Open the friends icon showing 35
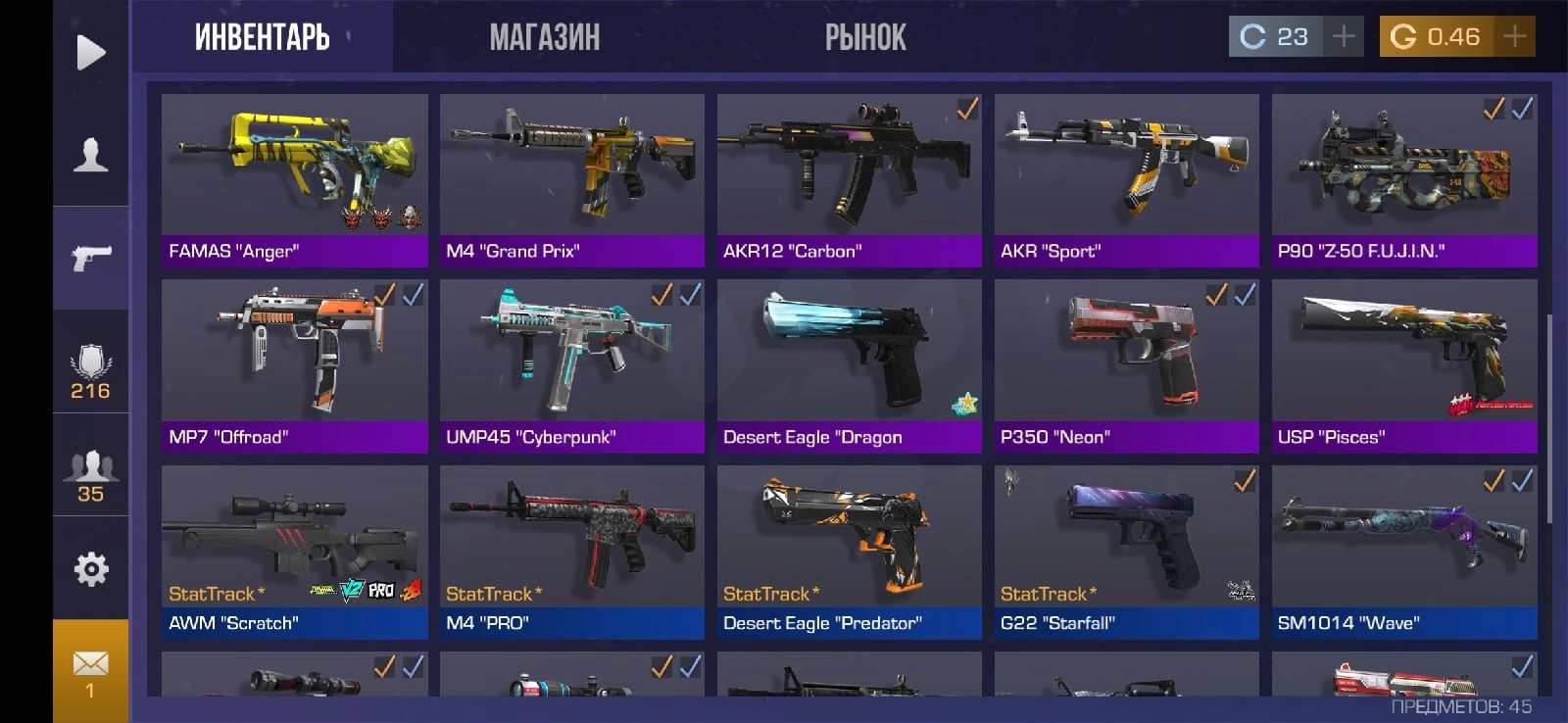1568x723 pixels. pyautogui.click(x=90, y=476)
